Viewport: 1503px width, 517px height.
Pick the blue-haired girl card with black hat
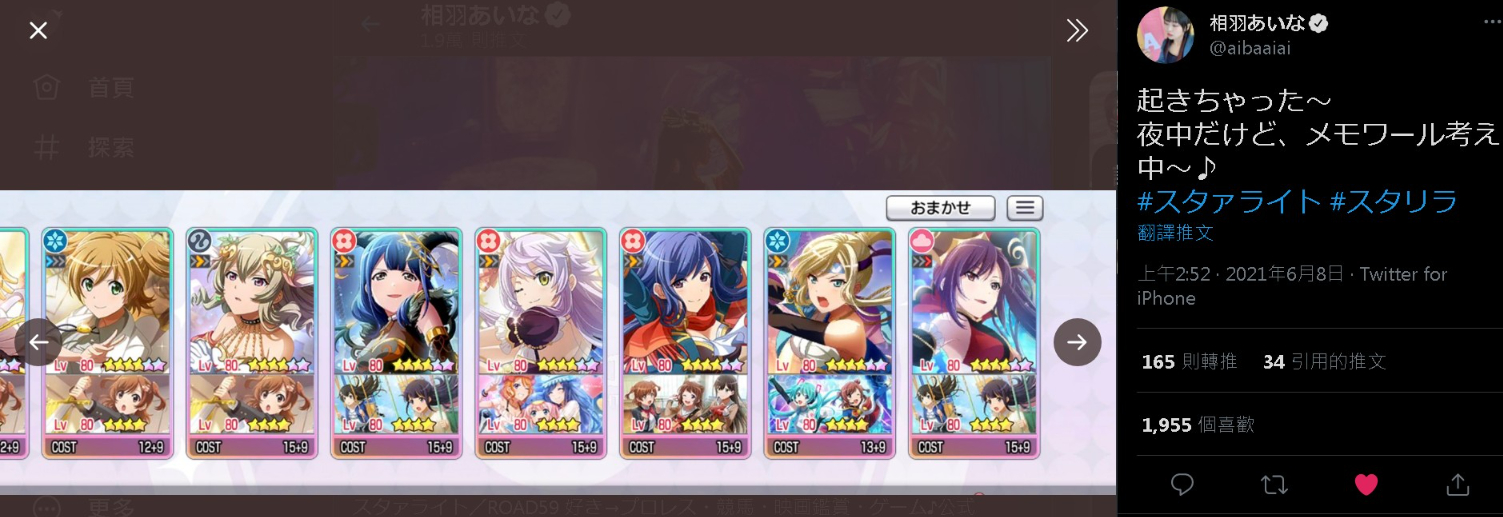[x=396, y=300]
